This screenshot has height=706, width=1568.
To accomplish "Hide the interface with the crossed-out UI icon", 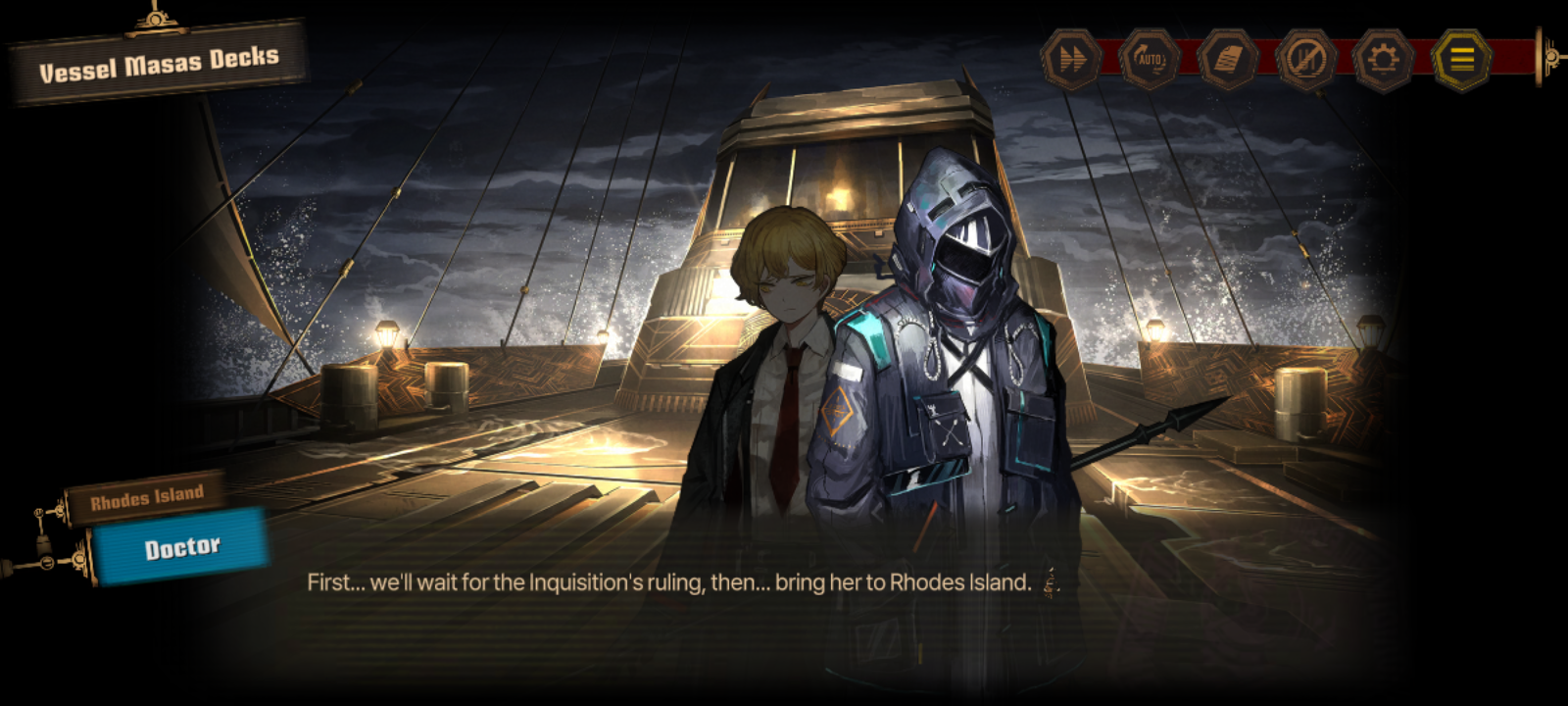I will 1305,60.
